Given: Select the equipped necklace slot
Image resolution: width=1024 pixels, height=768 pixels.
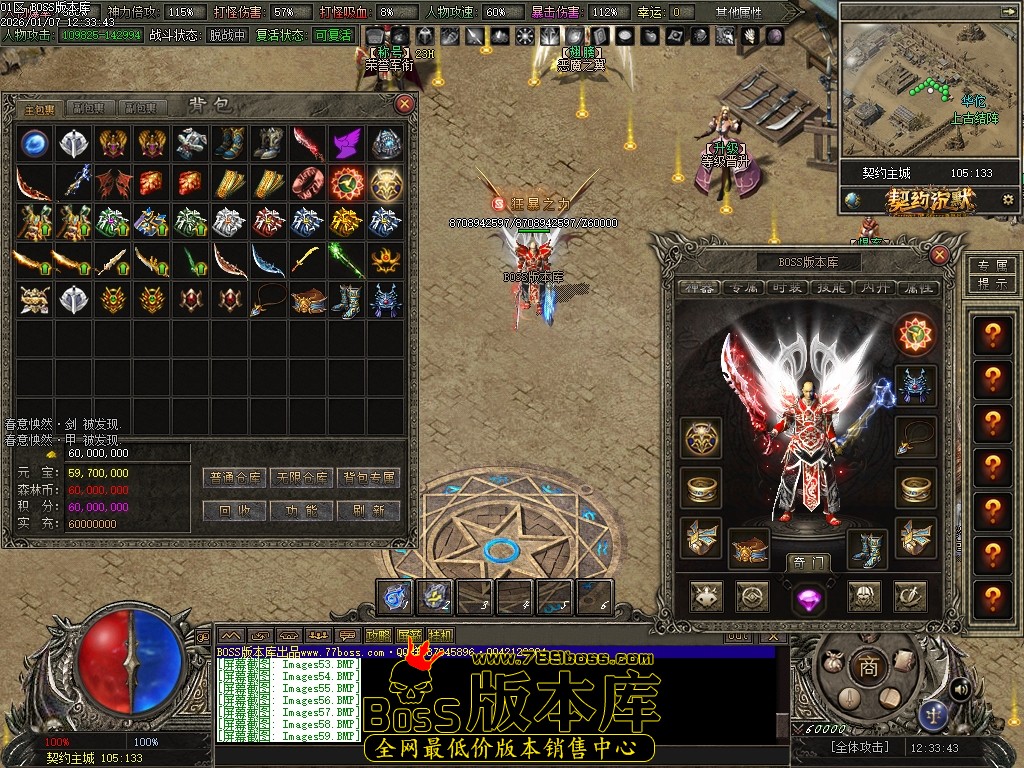Looking at the screenshot, I should click(915, 437).
